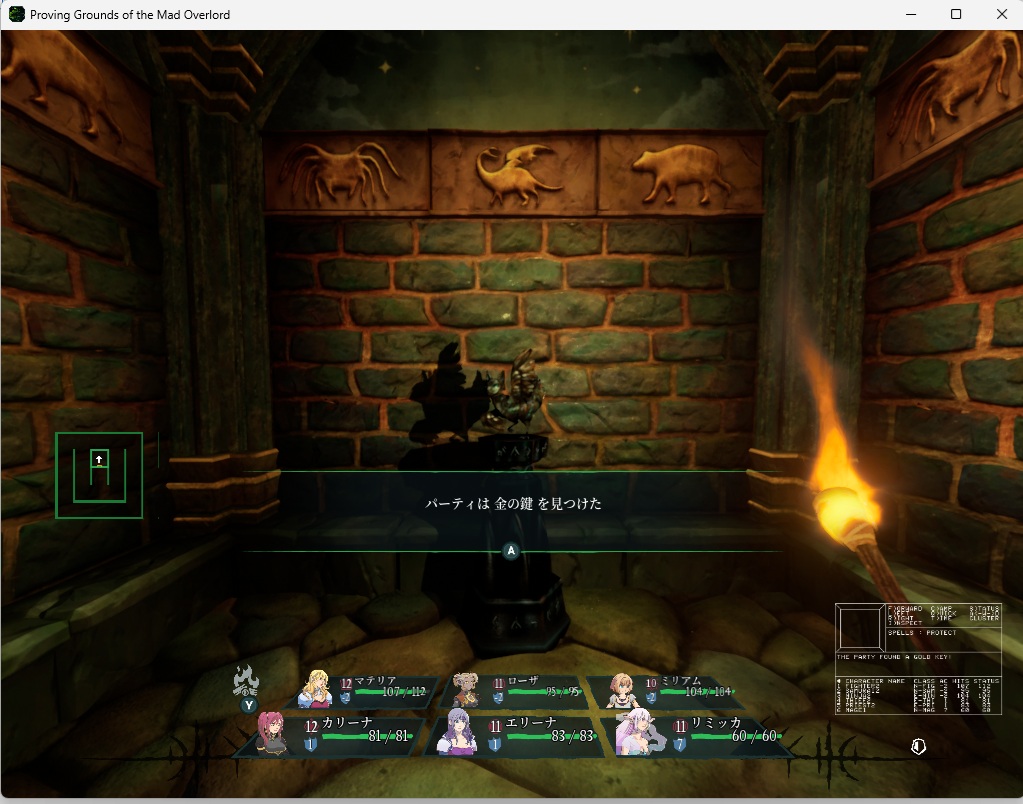Select party member リミッカ

tap(700, 735)
